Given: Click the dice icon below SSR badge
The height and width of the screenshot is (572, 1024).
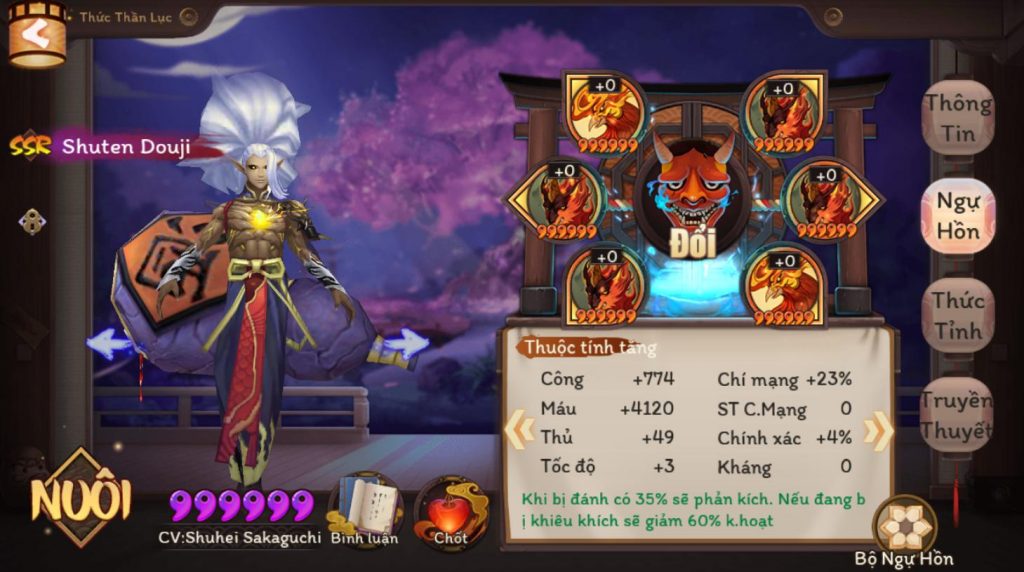Looking at the screenshot, I should (32, 221).
